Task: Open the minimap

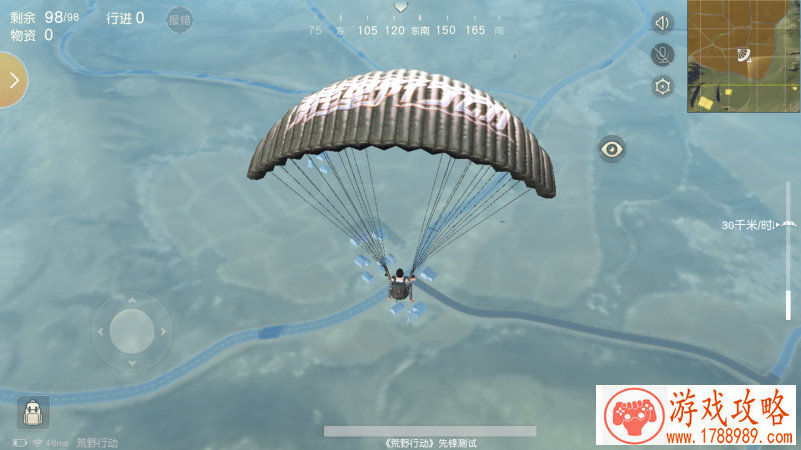Action: [x=743, y=56]
